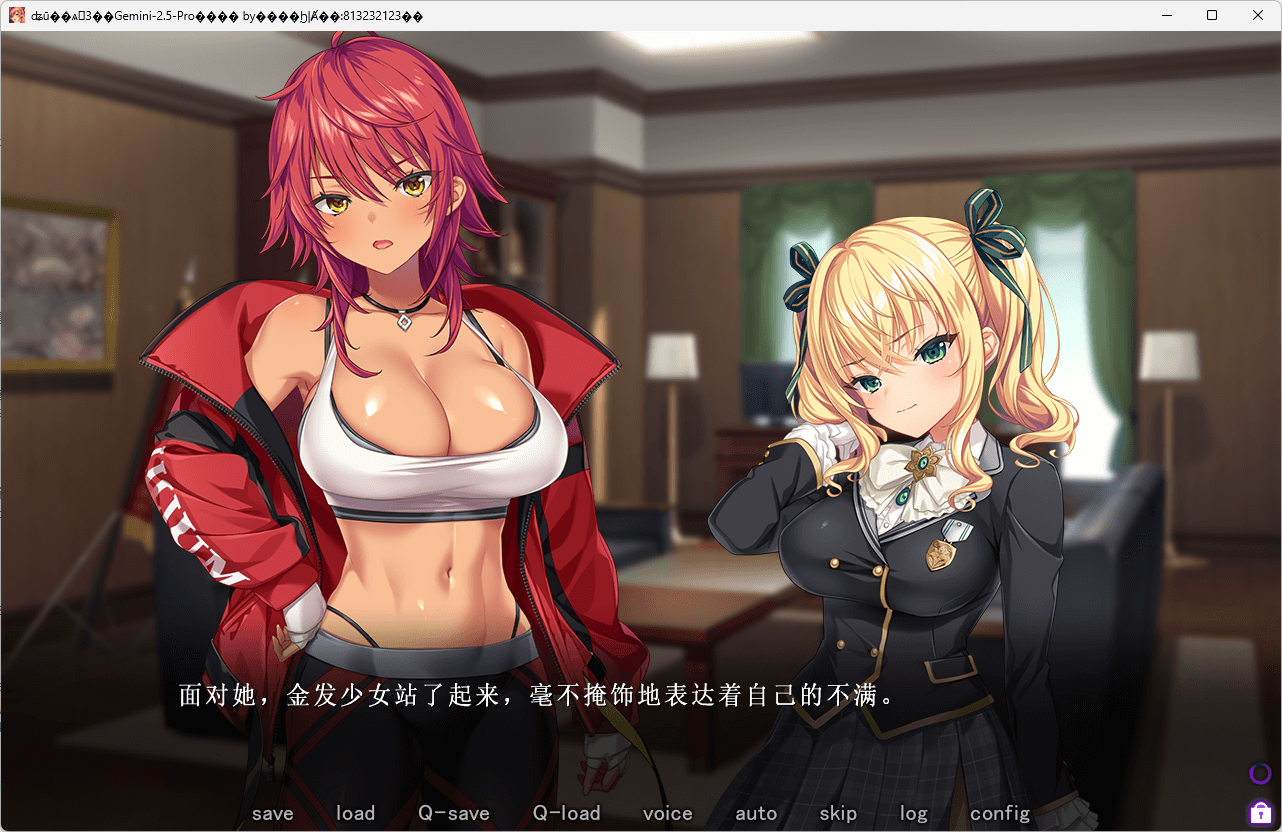Replay the voice line with the voice button
The width and height of the screenshot is (1282, 832).
click(667, 813)
